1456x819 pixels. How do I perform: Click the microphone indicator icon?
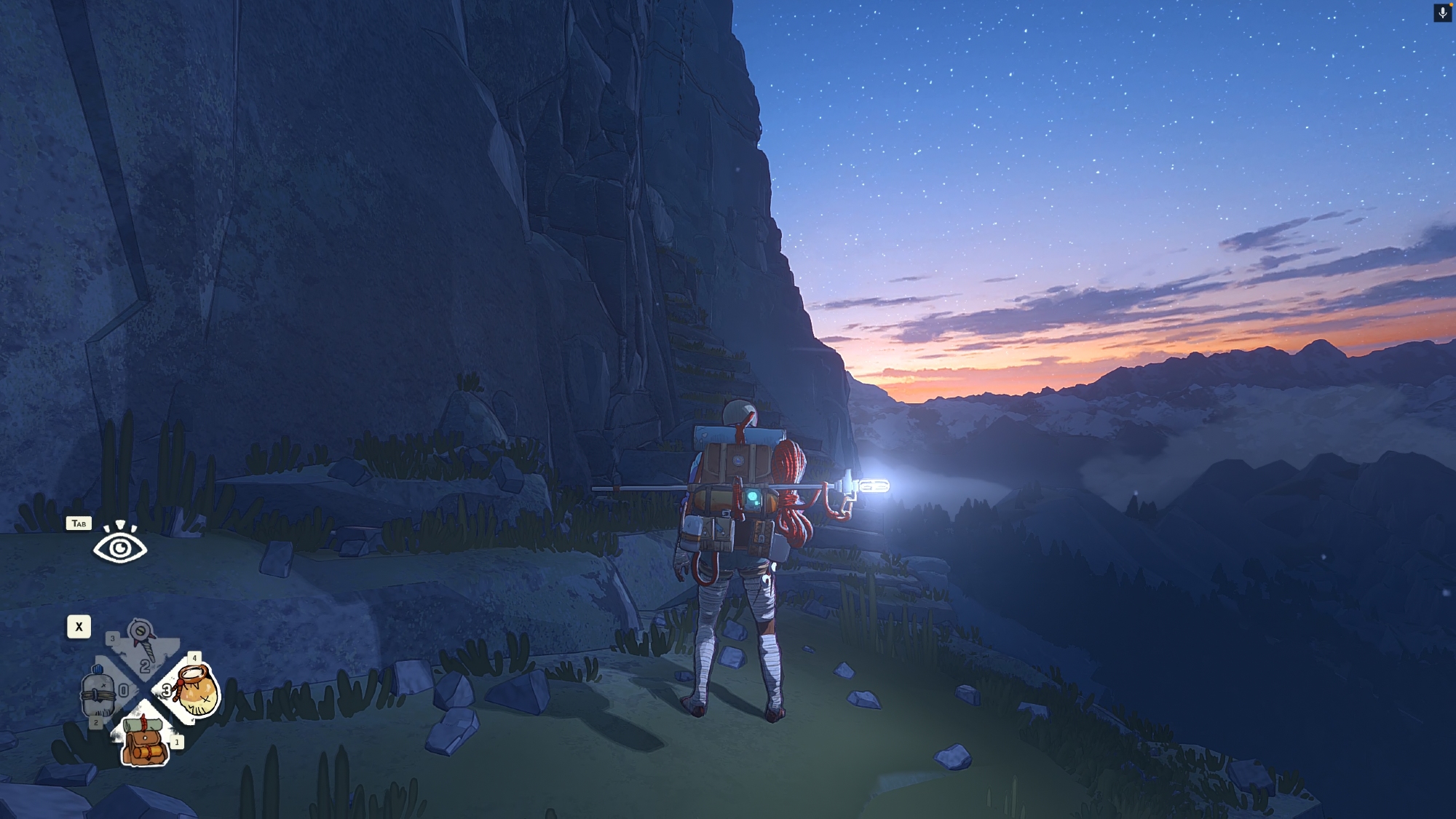click(1442, 13)
